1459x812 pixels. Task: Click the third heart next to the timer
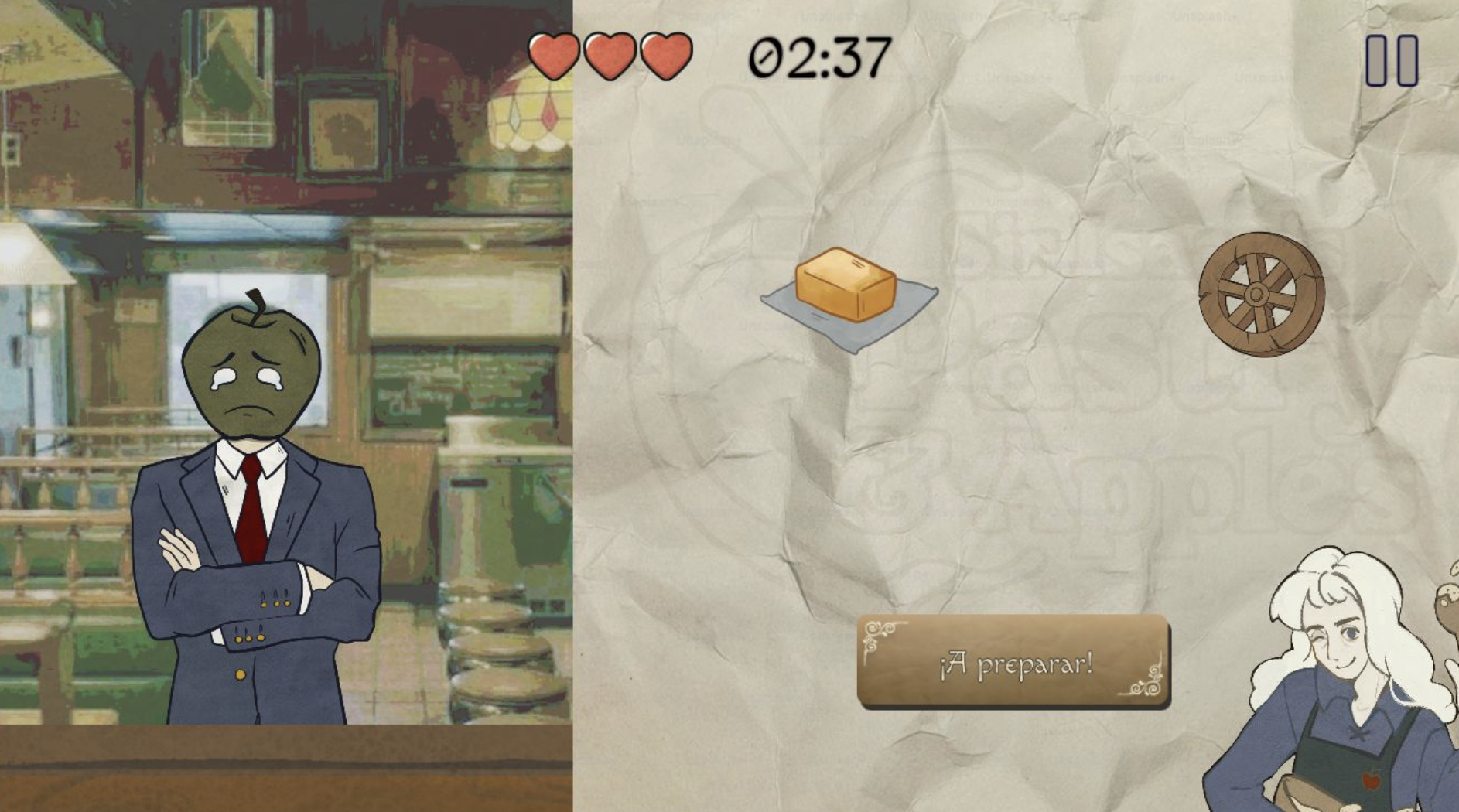[665, 56]
